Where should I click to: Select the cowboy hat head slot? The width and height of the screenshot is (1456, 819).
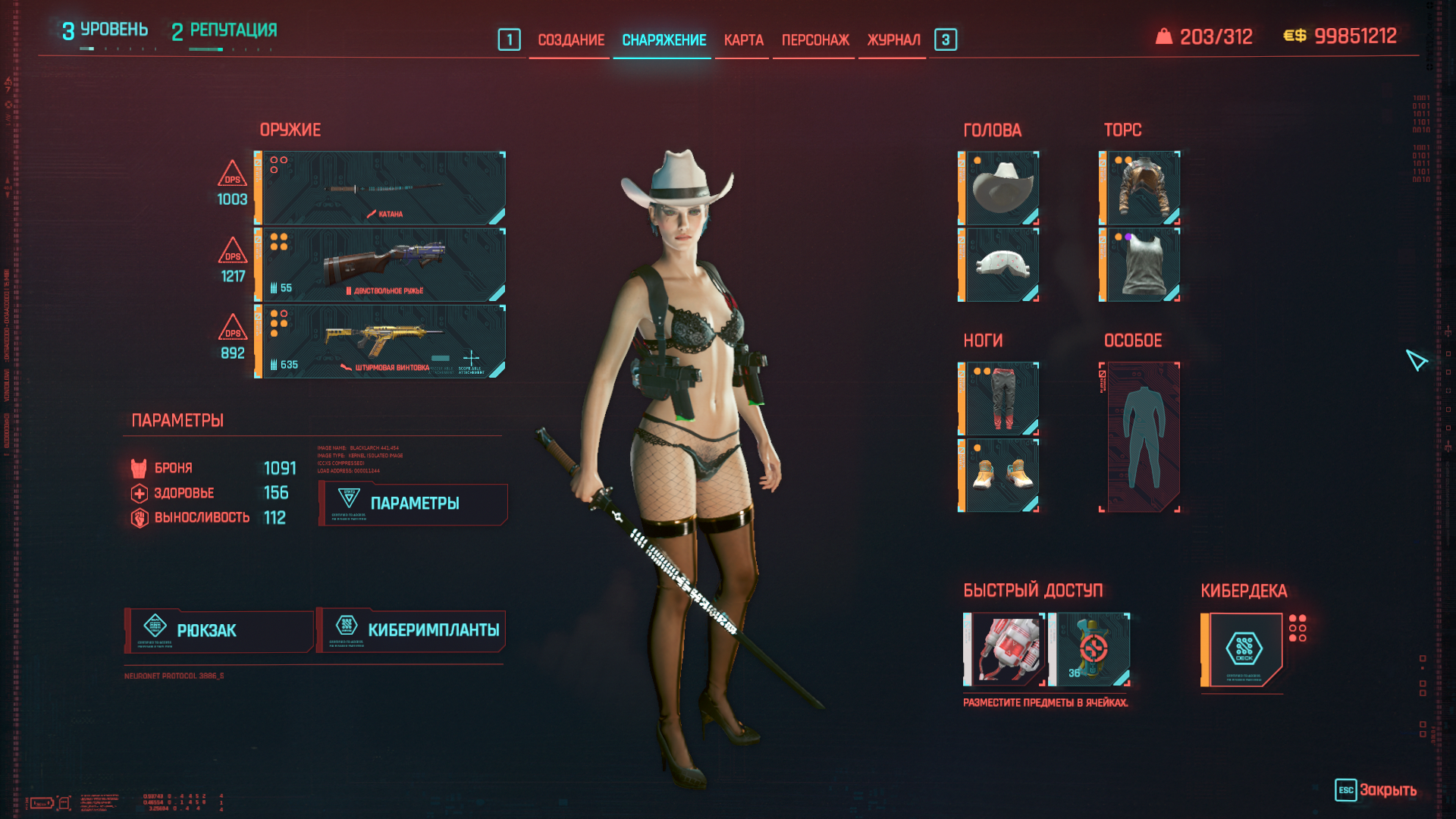(999, 188)
